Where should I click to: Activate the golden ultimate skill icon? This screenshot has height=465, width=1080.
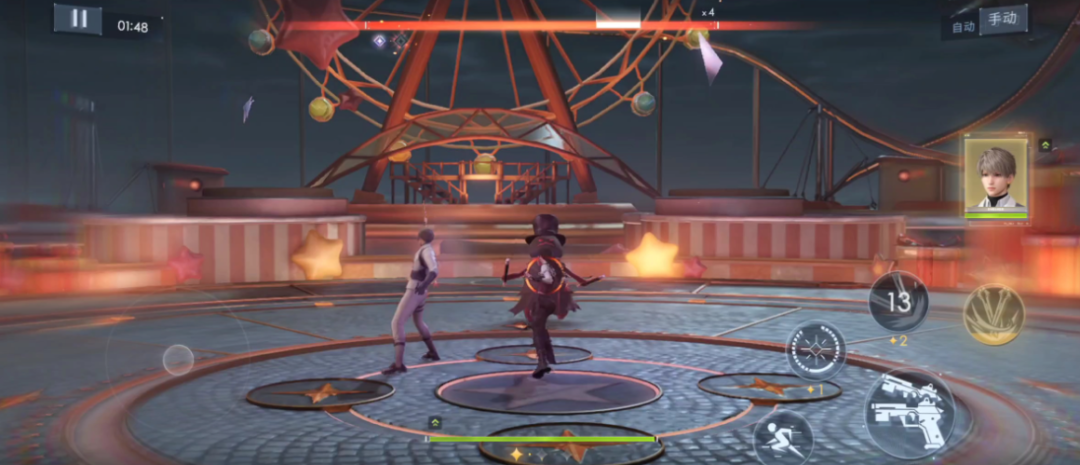click(993, 314)
